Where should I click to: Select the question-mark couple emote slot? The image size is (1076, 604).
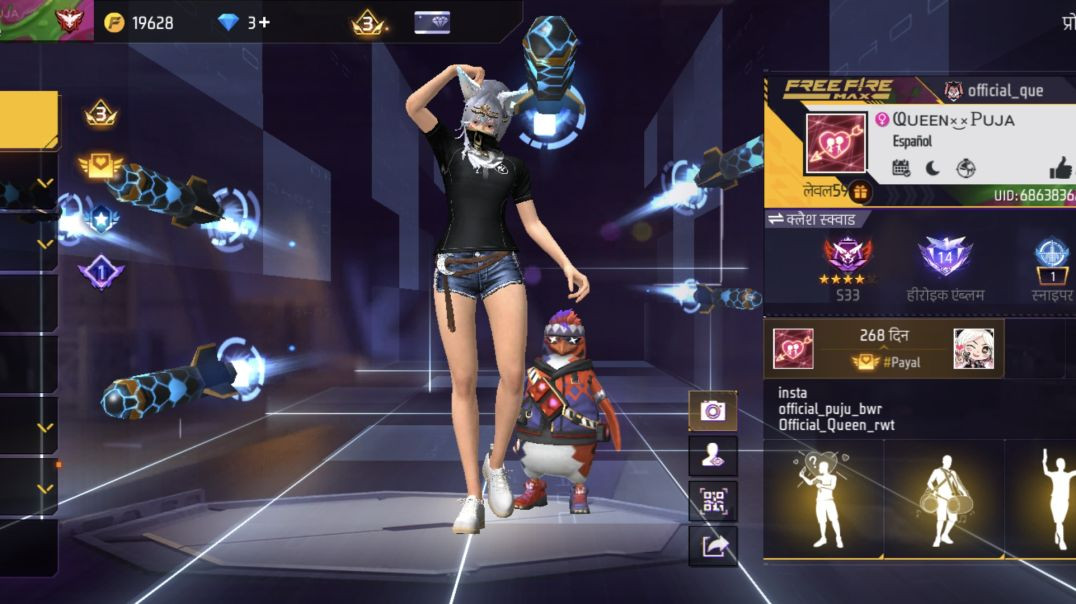[x=824, y=498]
